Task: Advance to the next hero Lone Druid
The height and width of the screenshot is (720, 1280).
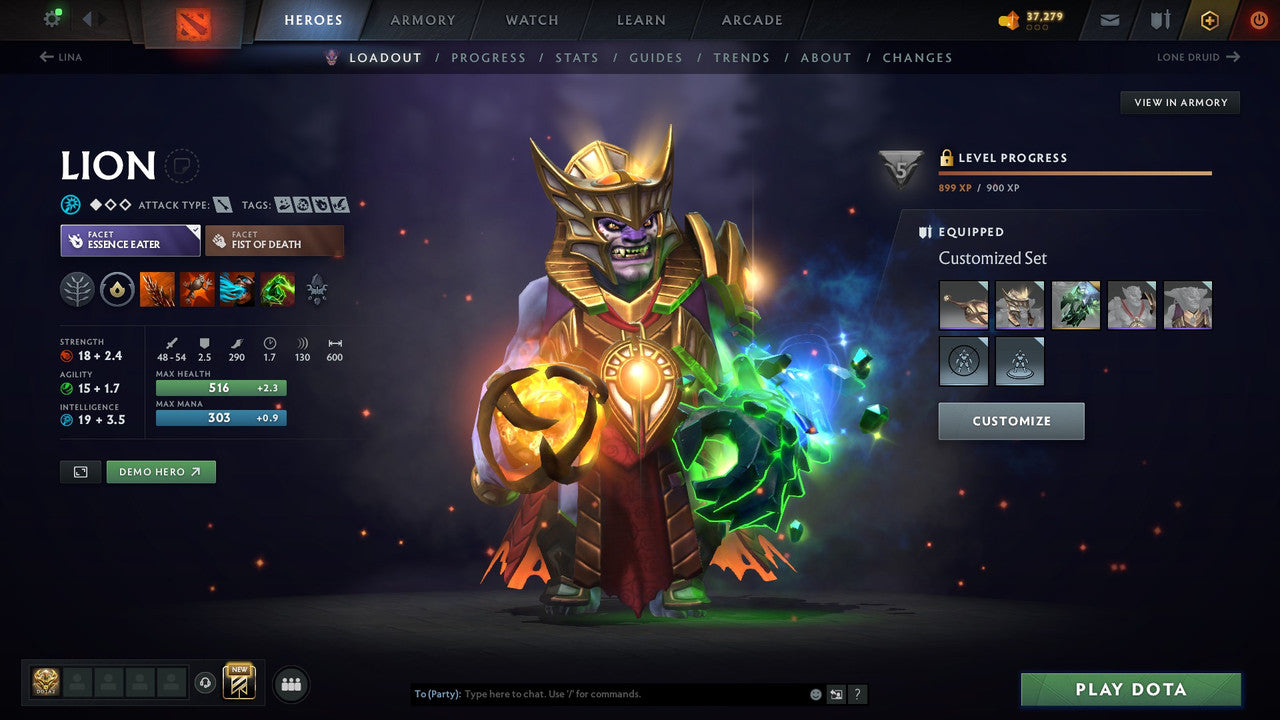Action: [x=1198, y=57]
